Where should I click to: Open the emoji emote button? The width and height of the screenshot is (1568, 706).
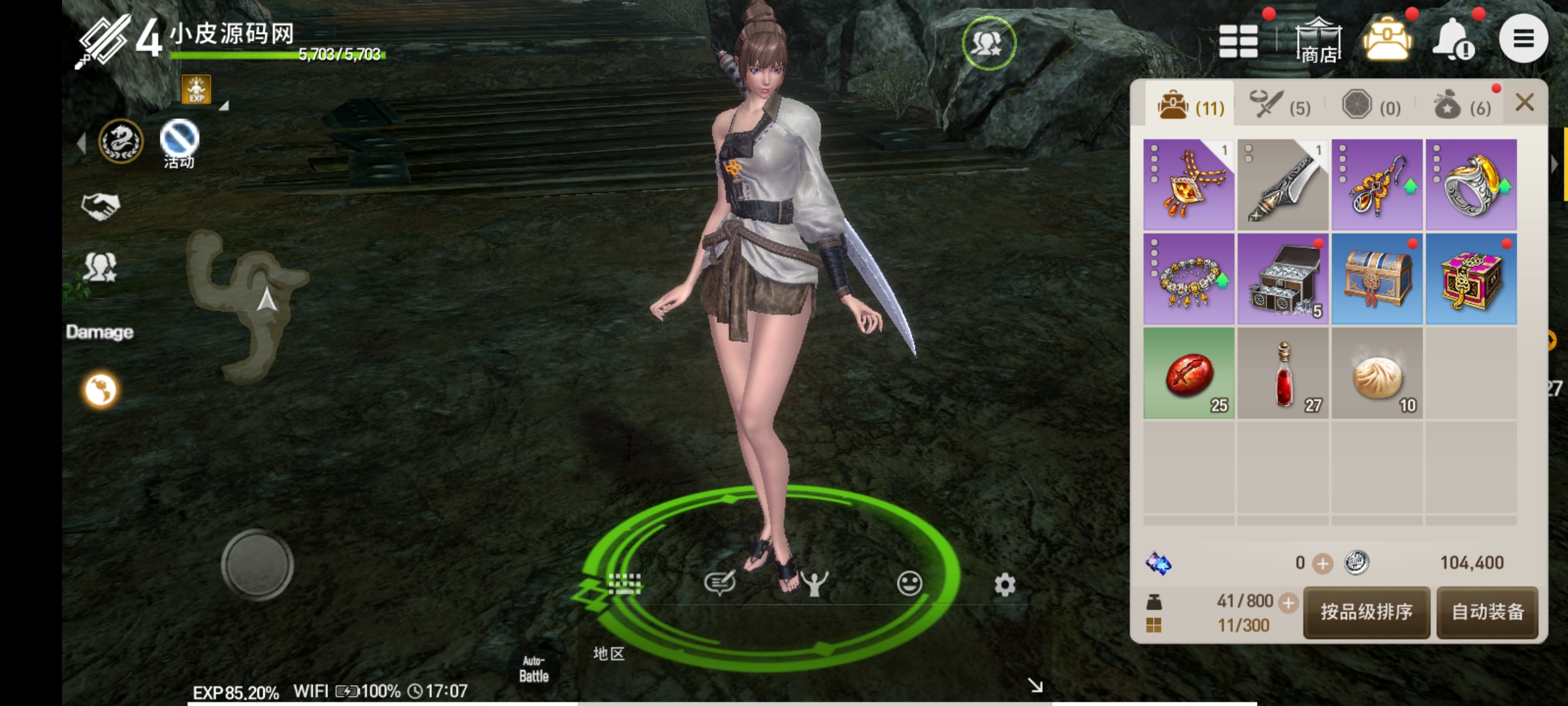click(909, 583)
